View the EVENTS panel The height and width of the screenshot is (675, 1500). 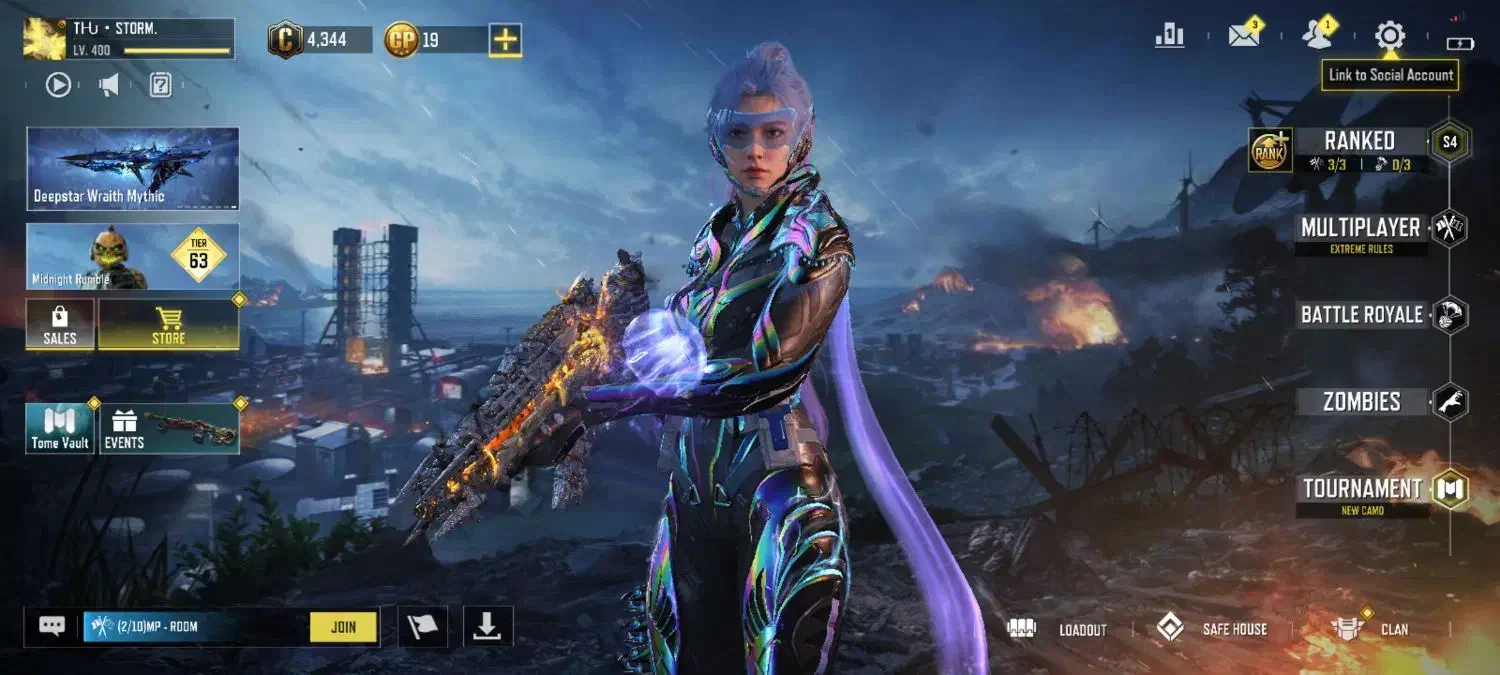169,428
